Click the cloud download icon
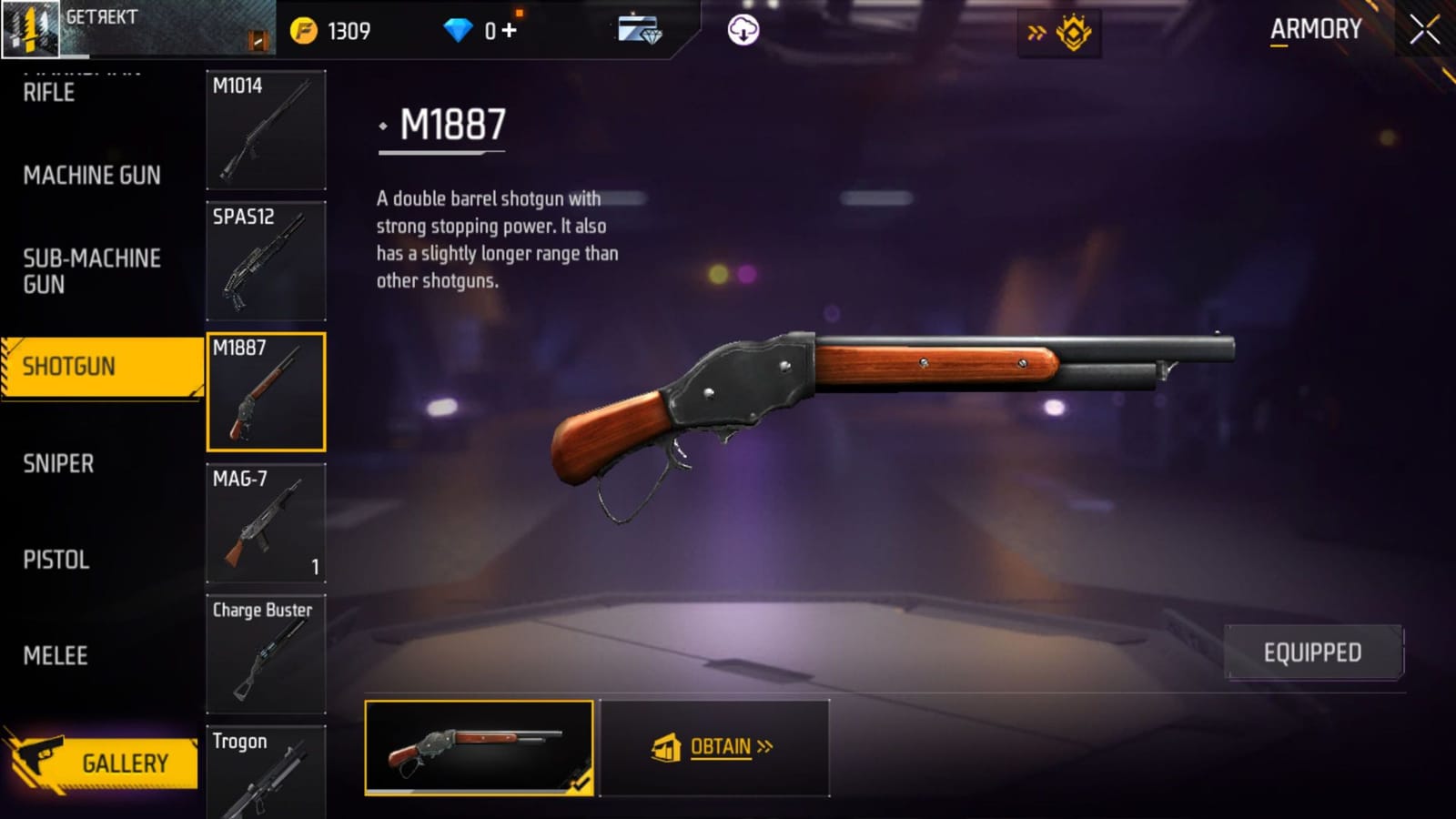Viewport: 1456px width, 819px height. click(744, 32)
